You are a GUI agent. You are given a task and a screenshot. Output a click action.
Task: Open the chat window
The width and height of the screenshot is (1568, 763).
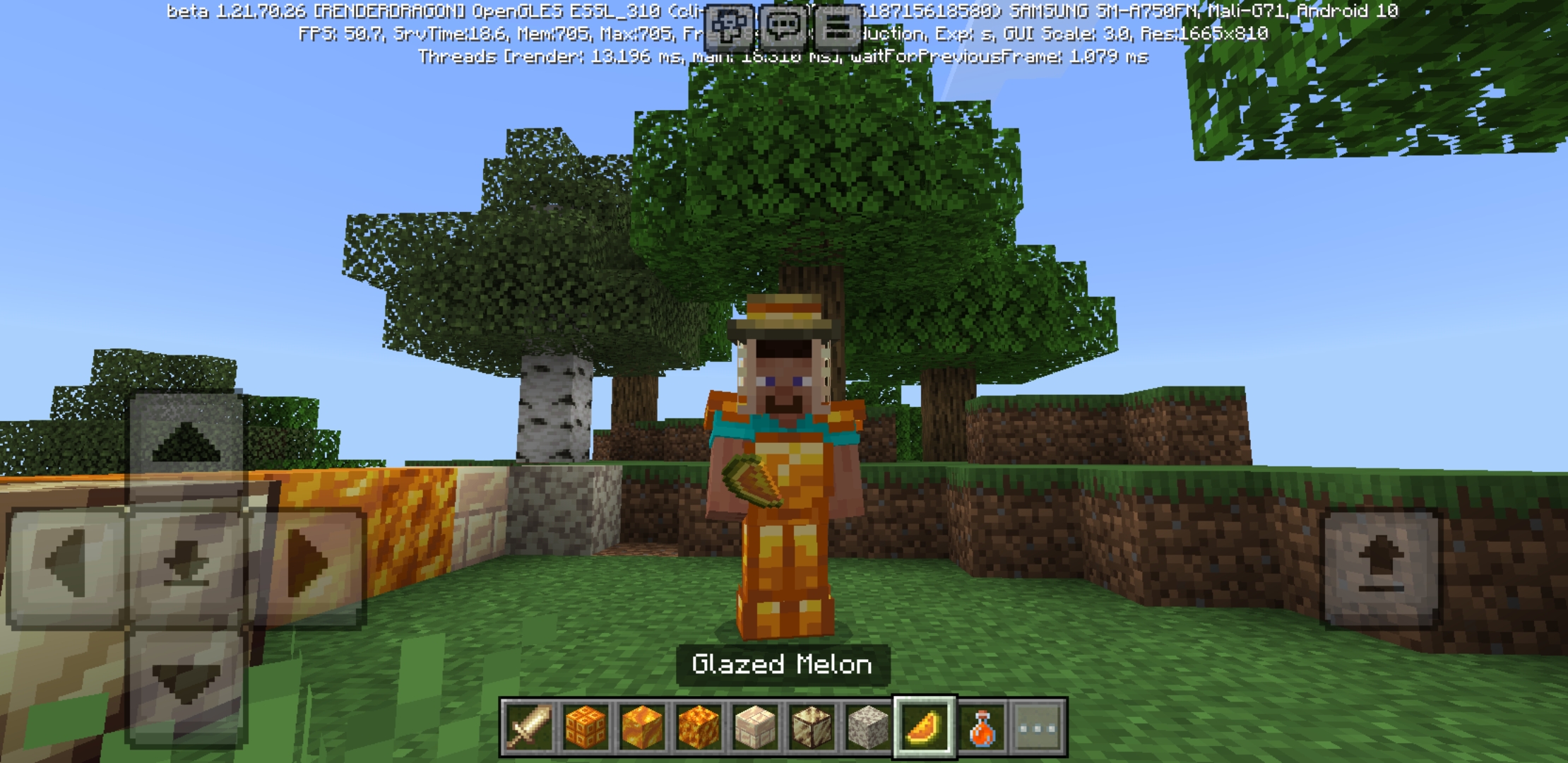pyautogui.click(x=784, y=26)
